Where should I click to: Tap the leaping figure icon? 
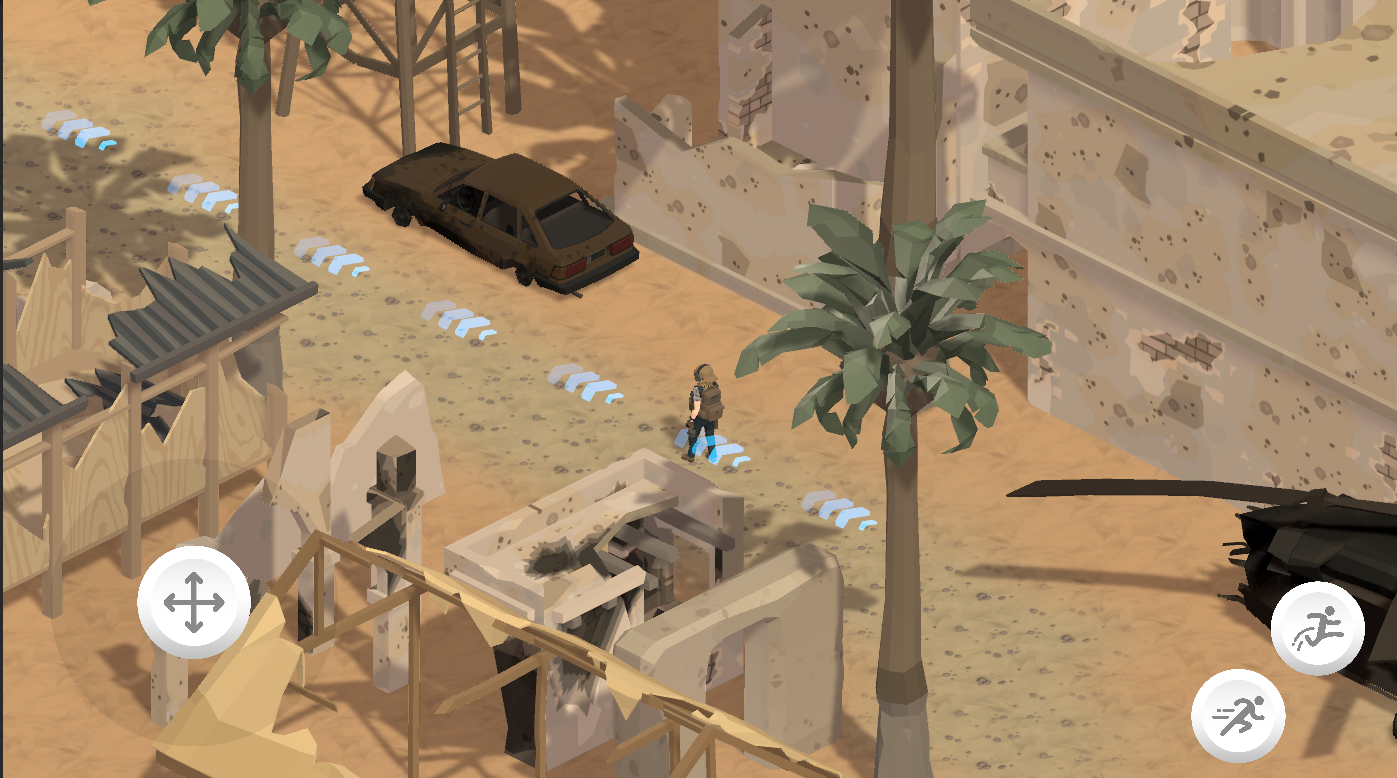[1318, 626]
